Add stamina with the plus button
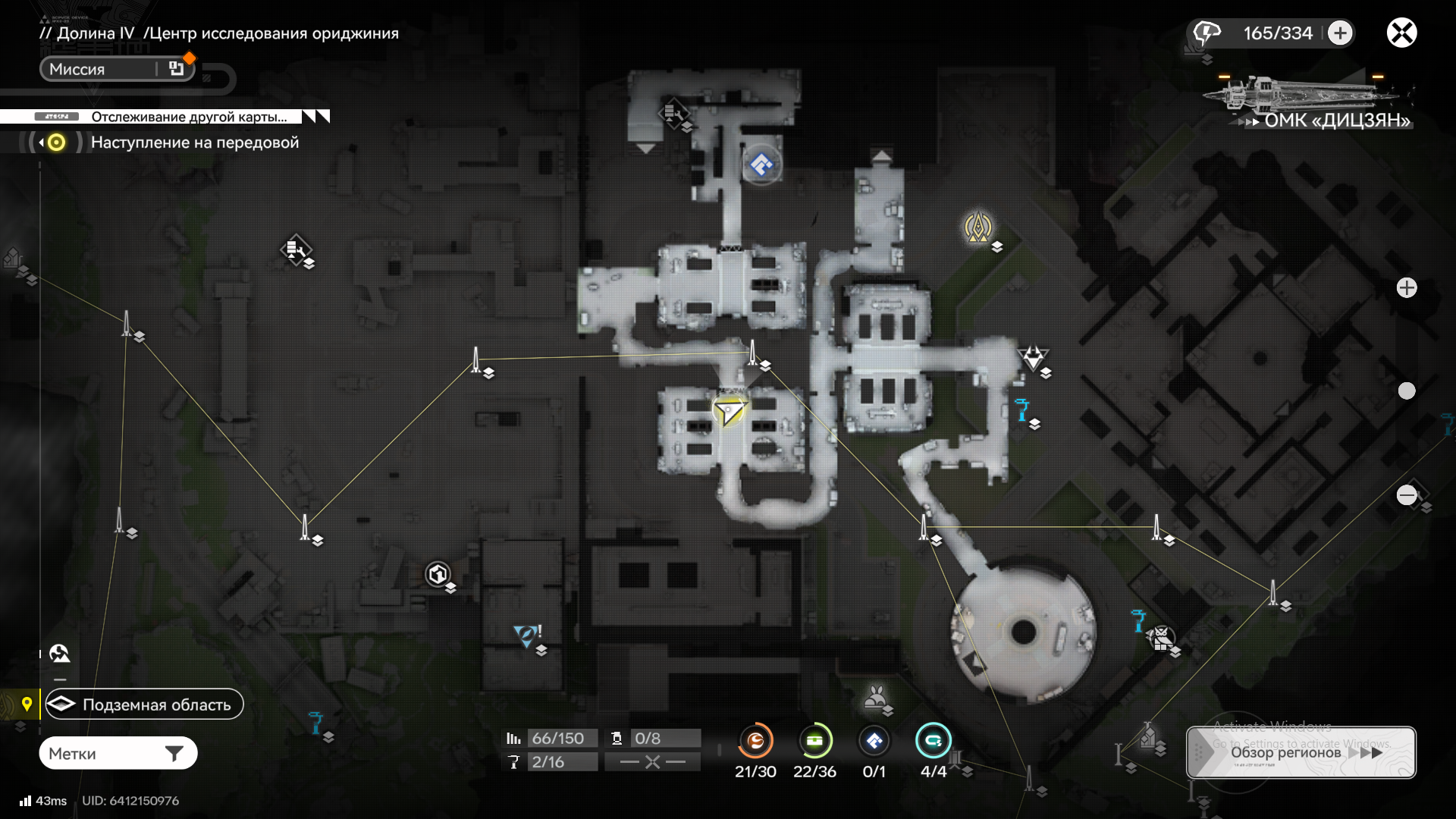 [x=1340, y=33]
